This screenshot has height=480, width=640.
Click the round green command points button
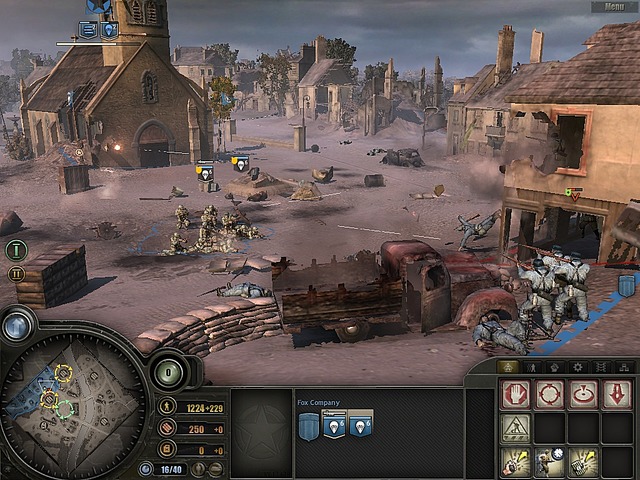167,374
